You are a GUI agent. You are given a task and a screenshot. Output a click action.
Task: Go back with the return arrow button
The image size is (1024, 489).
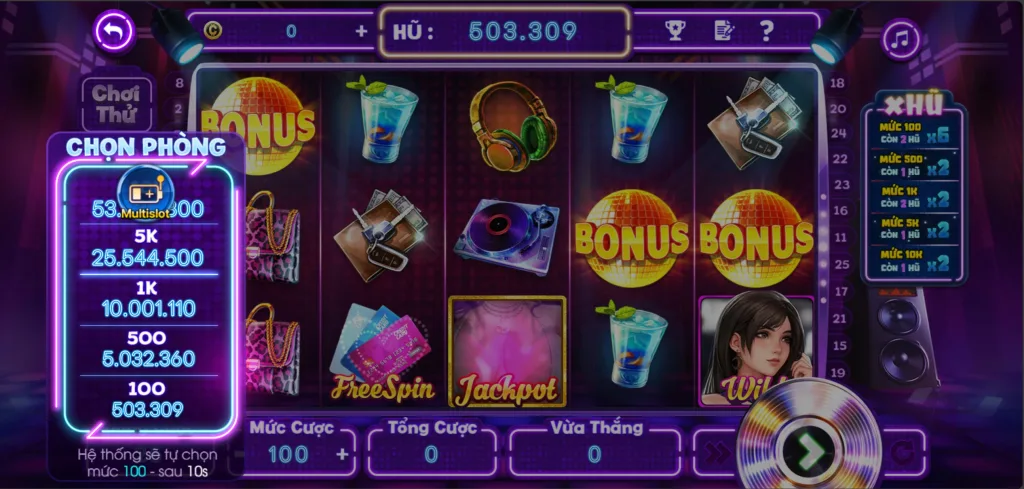coord(113,32)
